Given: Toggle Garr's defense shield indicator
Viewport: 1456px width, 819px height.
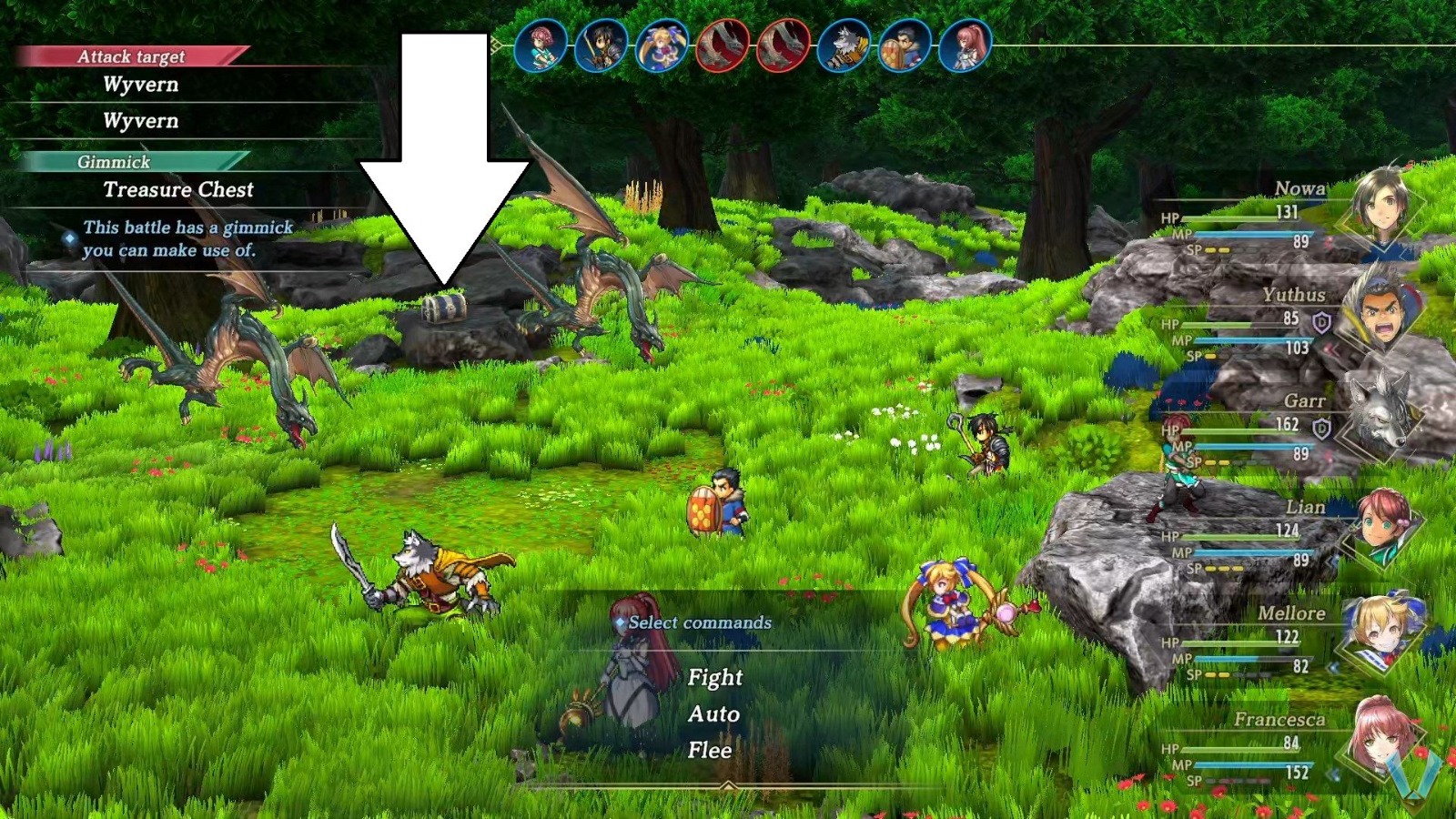Looking at the screenshot, I should pyautogui.click(x=1322, y=427).
